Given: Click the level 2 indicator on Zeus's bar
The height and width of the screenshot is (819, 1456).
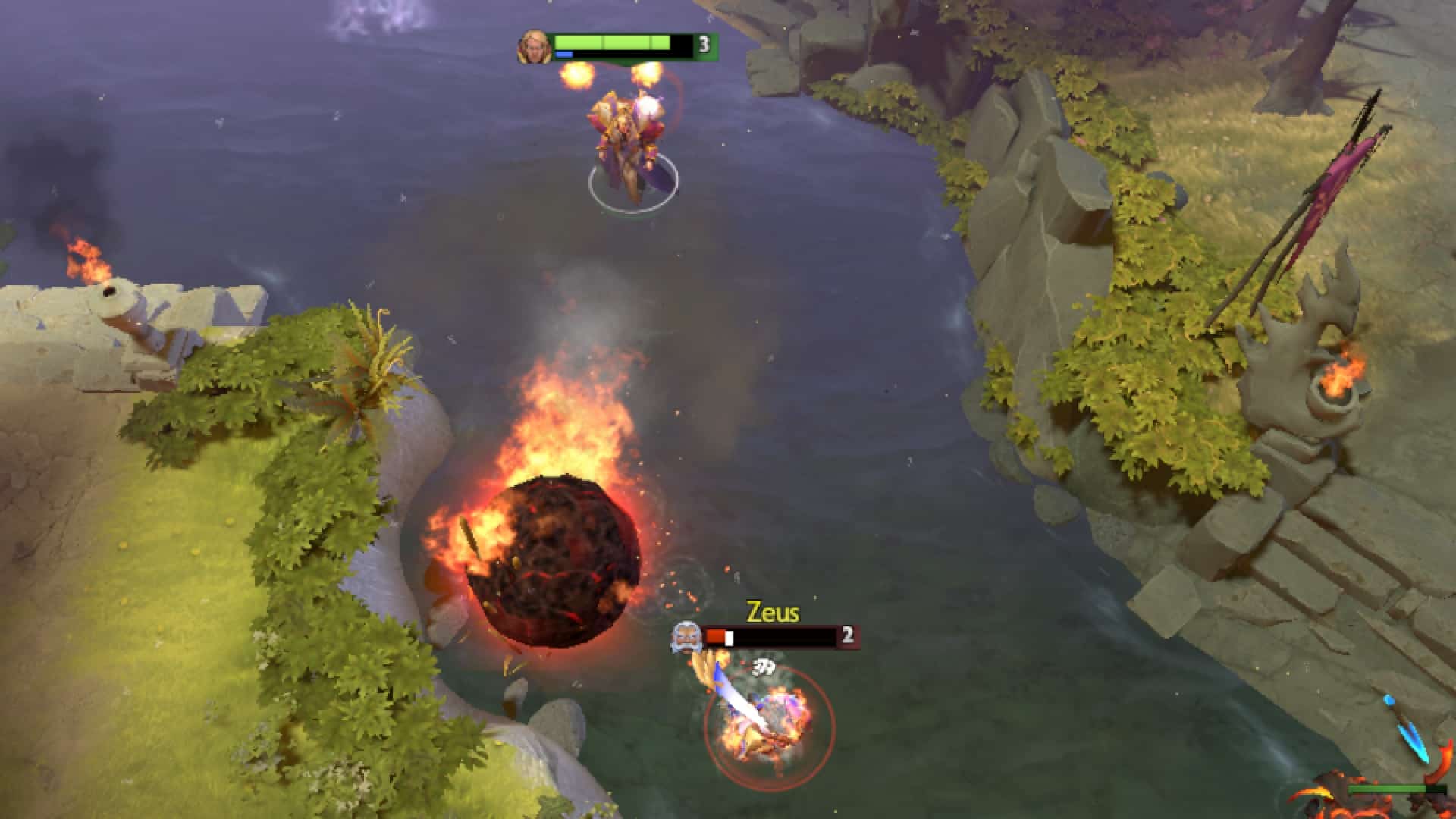Looking at the screenshot, I should [847, 635].
